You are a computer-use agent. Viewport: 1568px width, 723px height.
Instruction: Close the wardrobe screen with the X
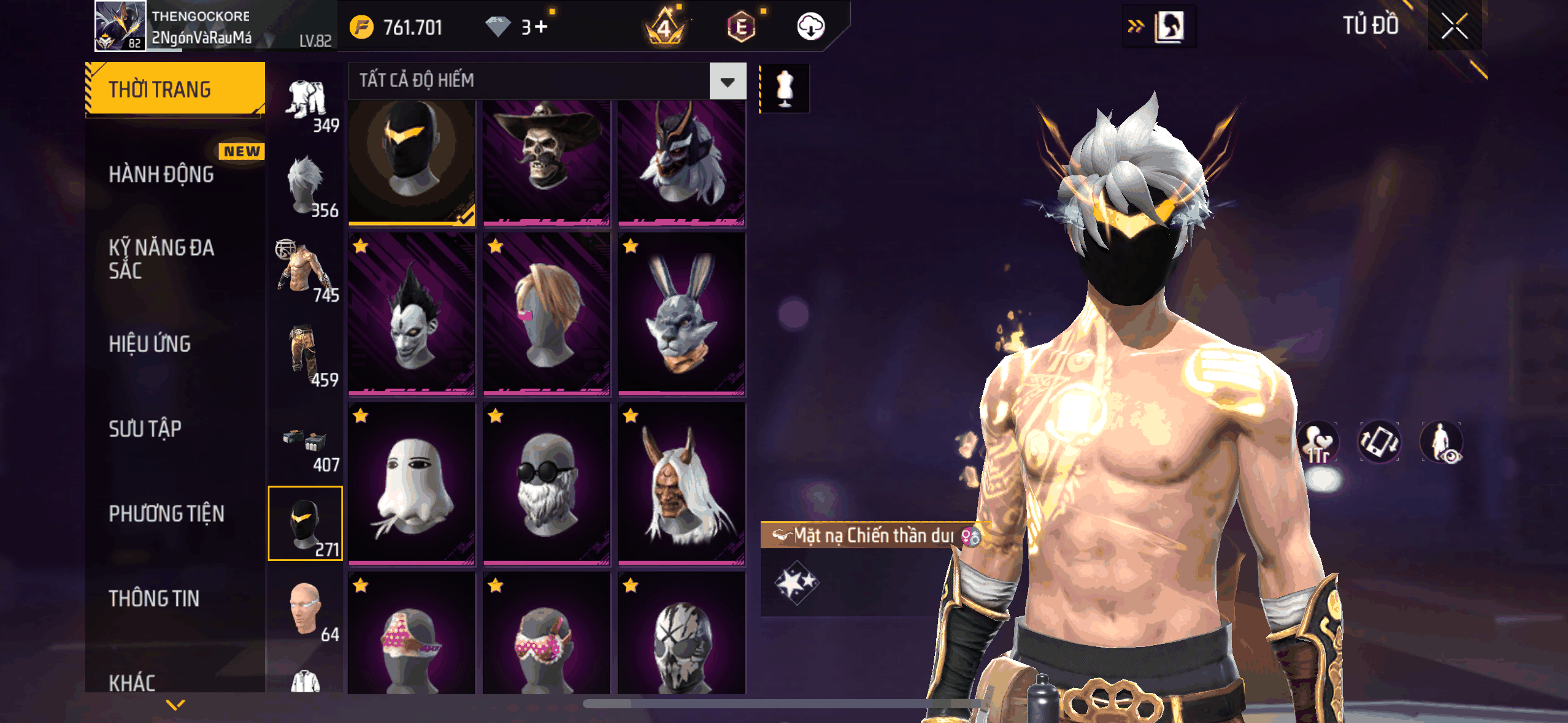click(1454, 26)
